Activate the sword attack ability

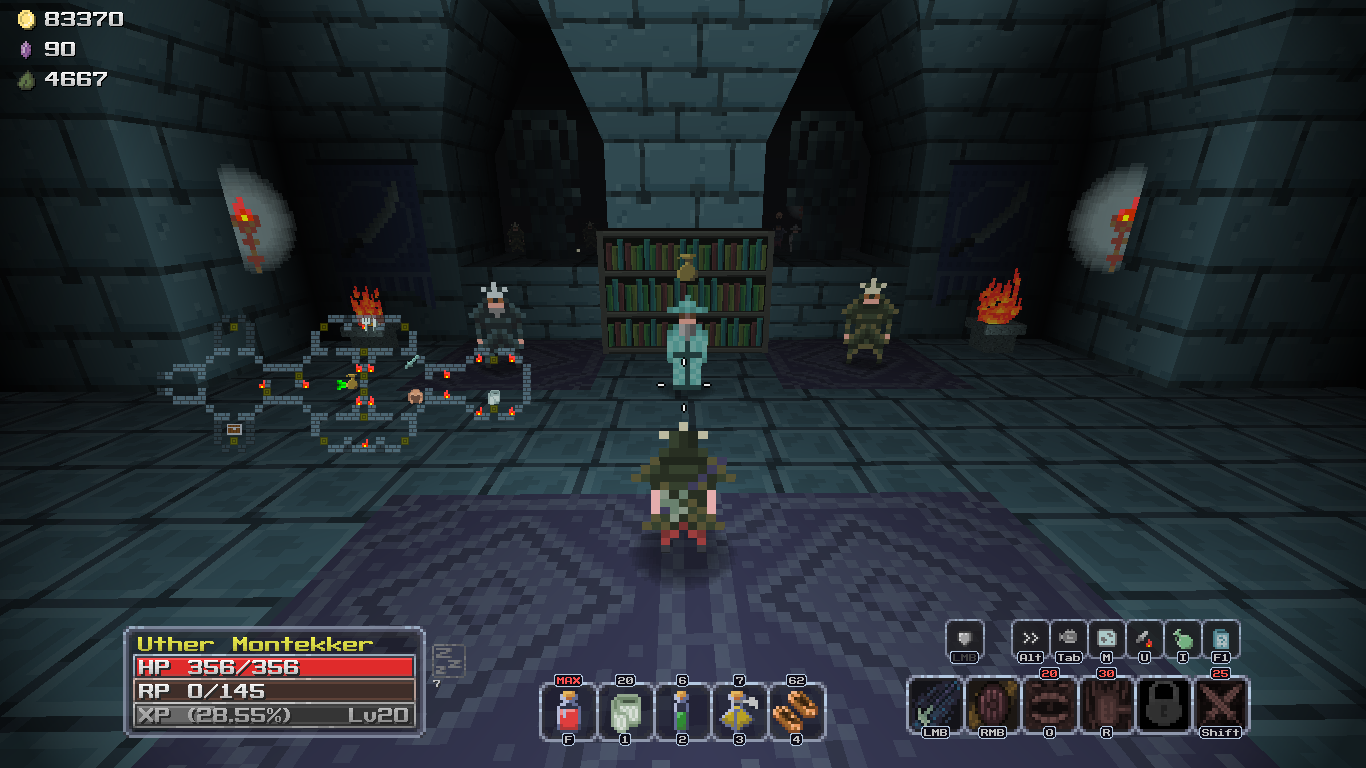(x=935, y=704)
